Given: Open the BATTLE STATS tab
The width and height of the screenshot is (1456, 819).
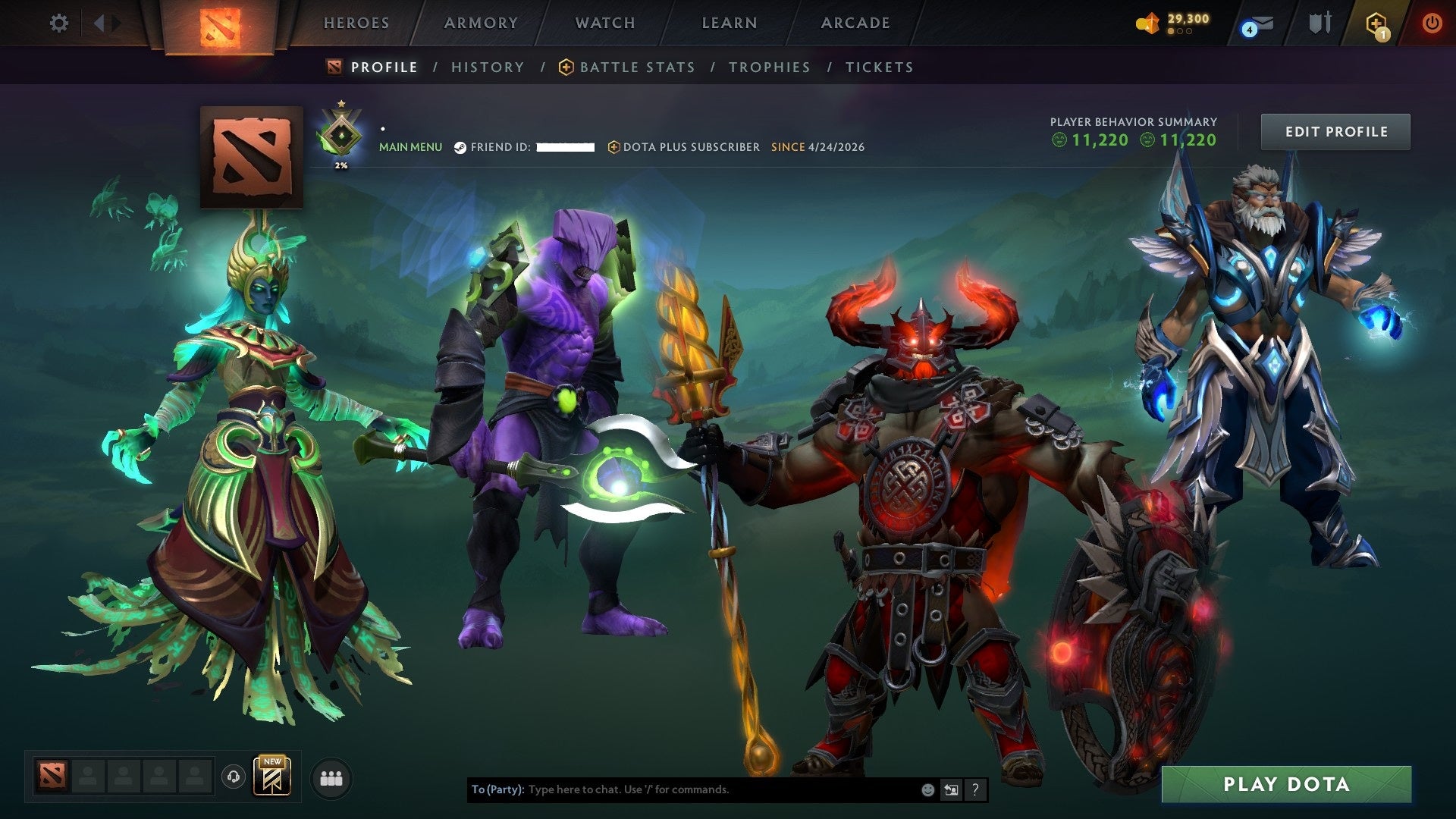Looking at the screenshot, I should point(636,67).
